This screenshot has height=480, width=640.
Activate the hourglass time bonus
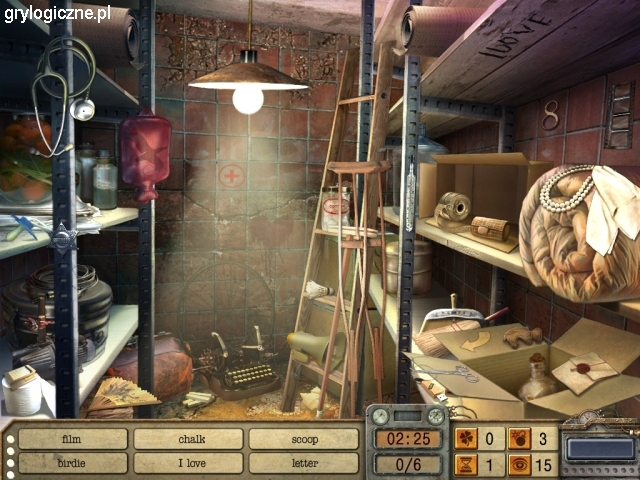(x=466, y=464)
